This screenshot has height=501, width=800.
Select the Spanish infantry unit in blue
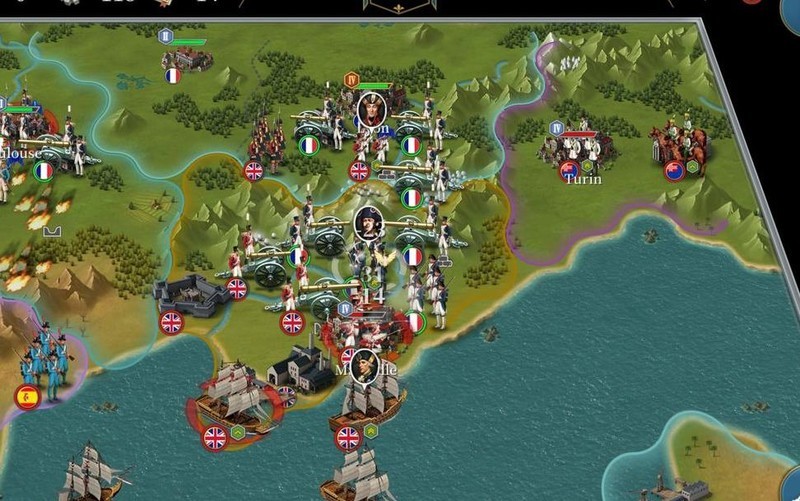[x=45, y=360]
